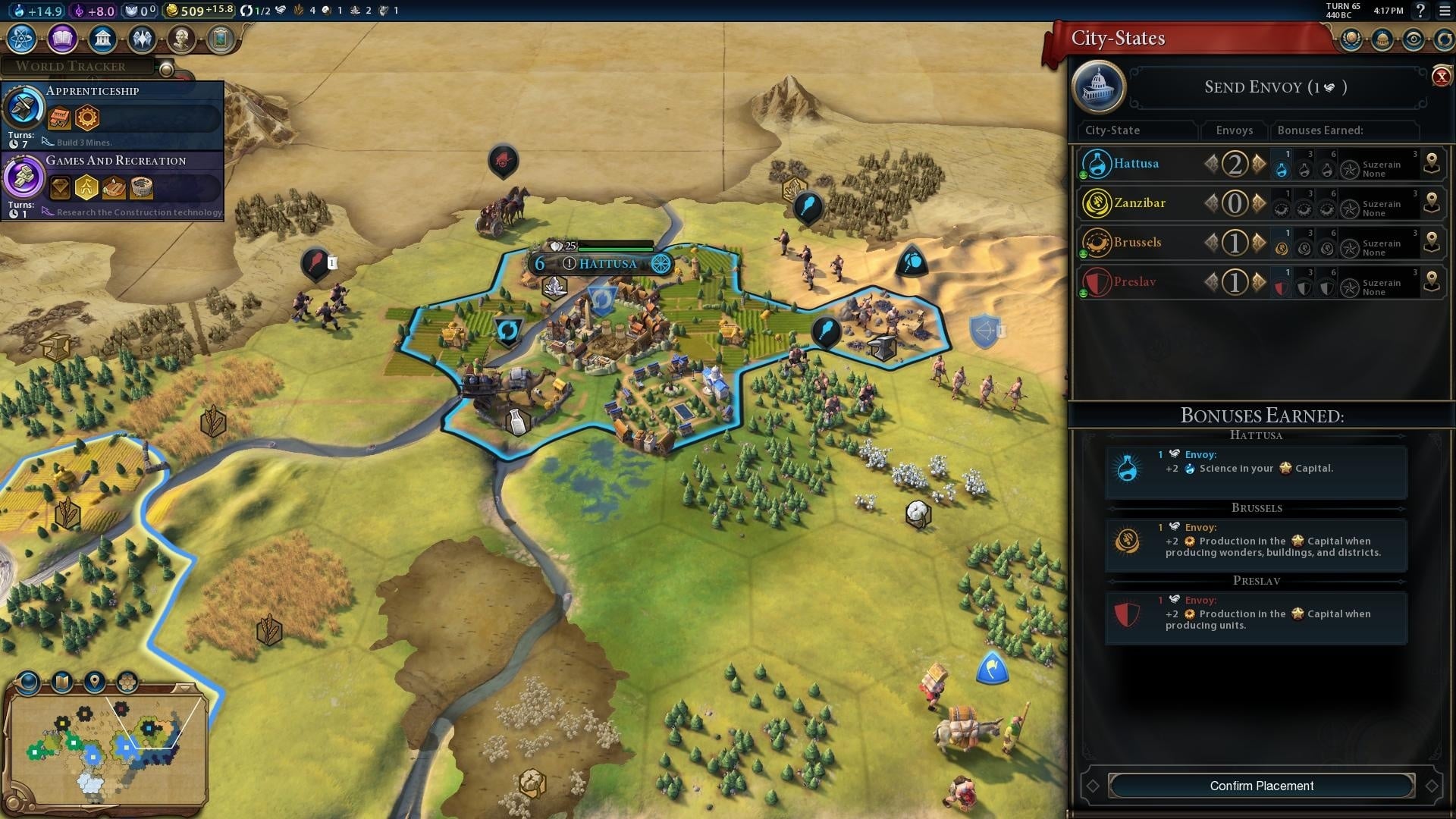The image size is (1456, 819).
Task: Add an envoy to Zanzibar
Action: point(1260,203)
